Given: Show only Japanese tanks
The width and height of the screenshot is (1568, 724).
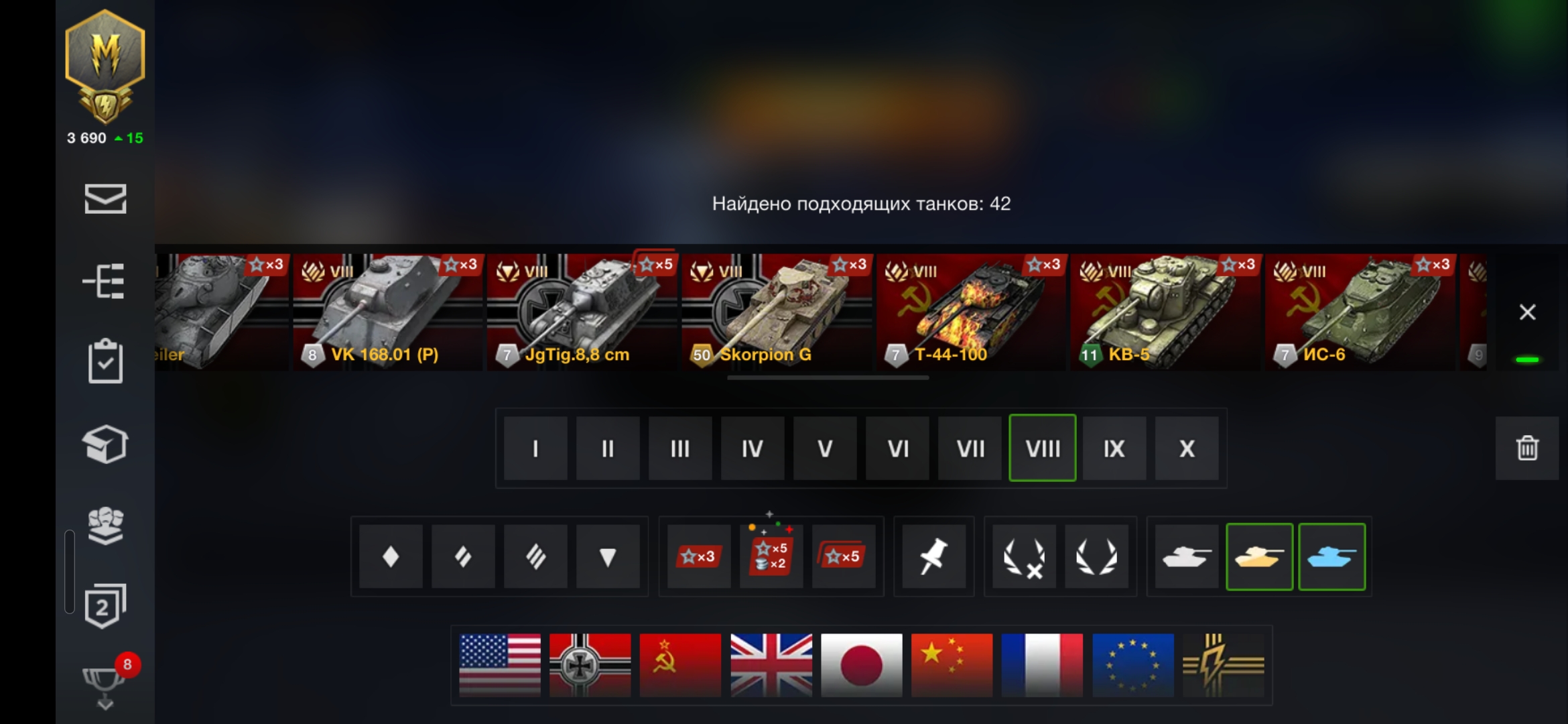Looking at the screenshot, I should pos(861,665).
